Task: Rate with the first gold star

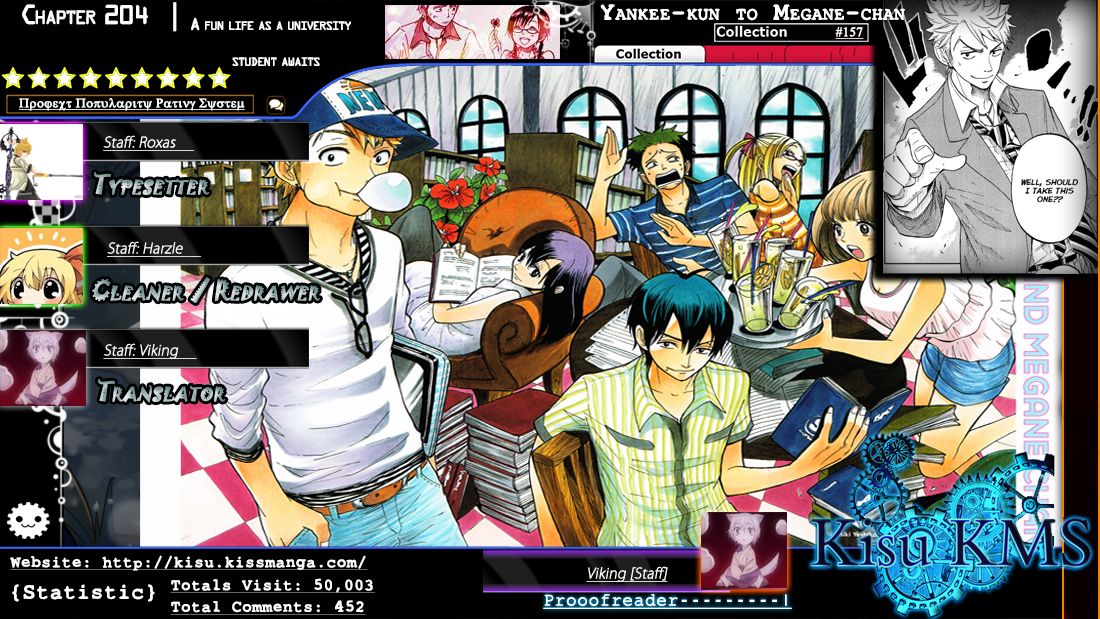Action: click(13, 78)
